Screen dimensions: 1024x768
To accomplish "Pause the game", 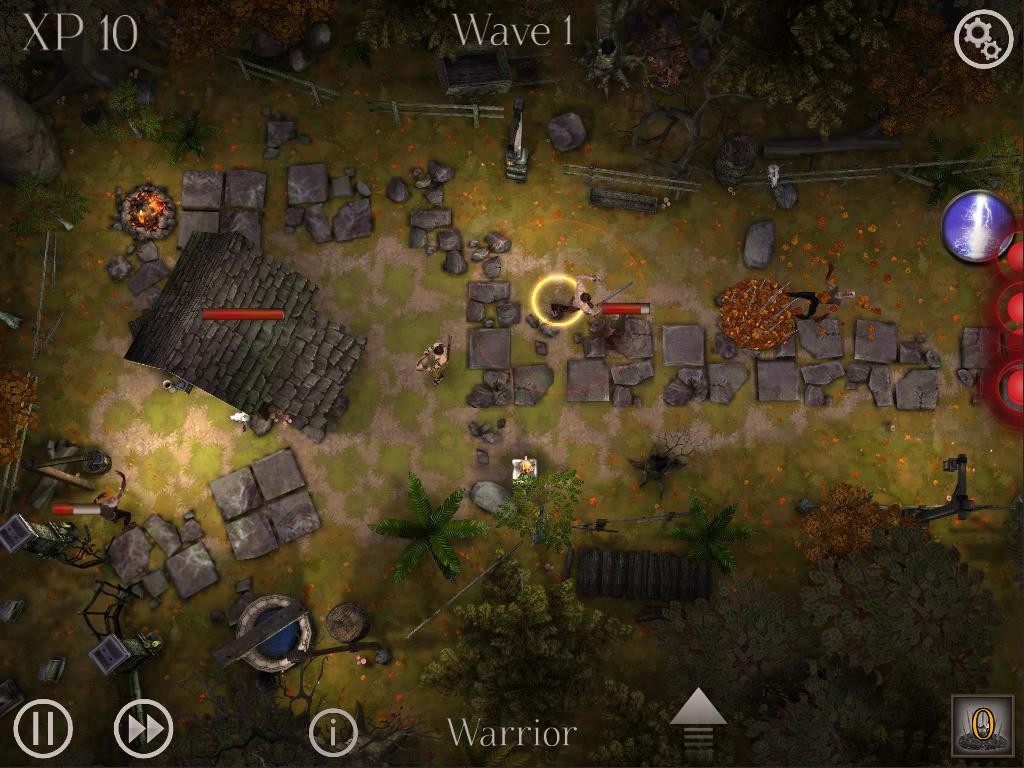I will click(x=43, y=728).
